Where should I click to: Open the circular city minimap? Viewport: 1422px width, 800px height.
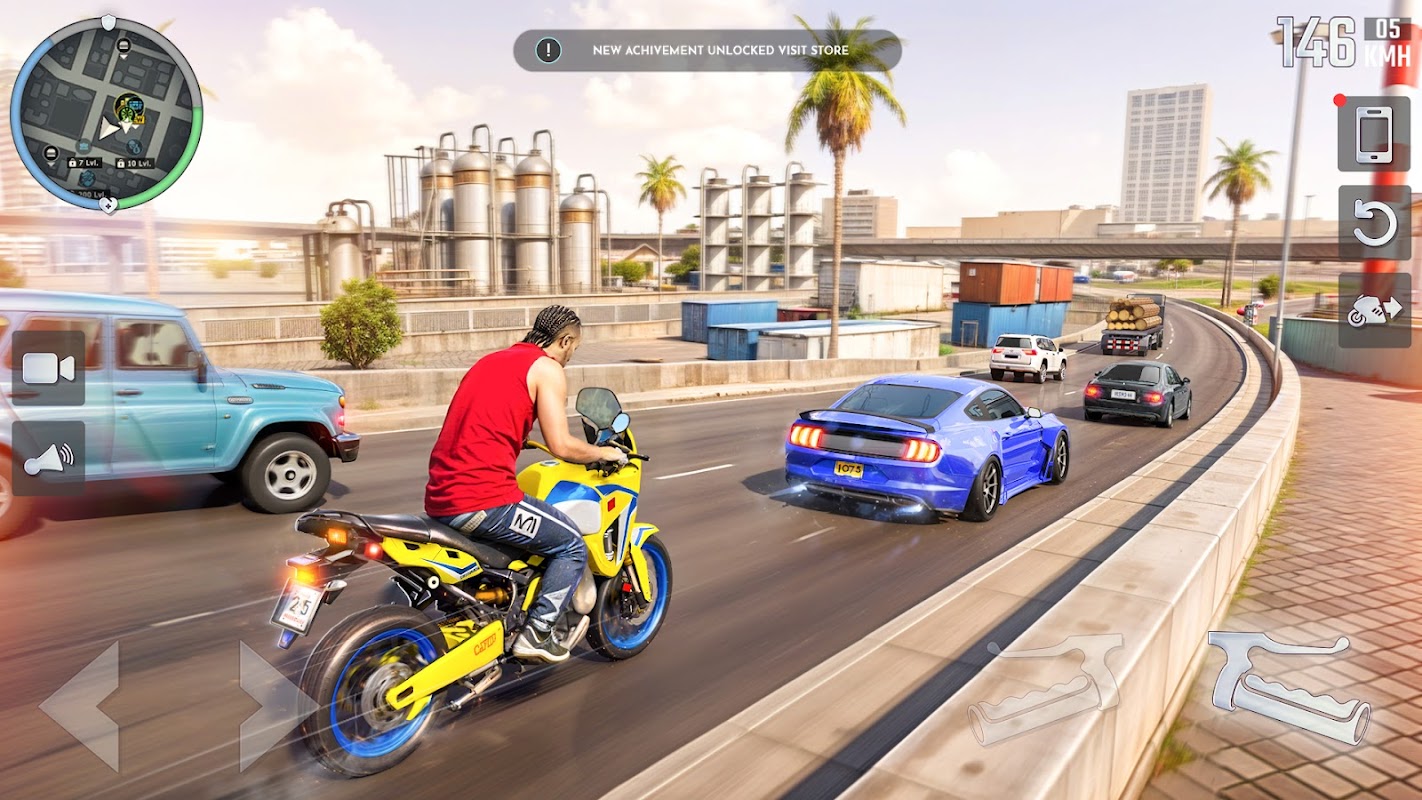click(106, 113)
